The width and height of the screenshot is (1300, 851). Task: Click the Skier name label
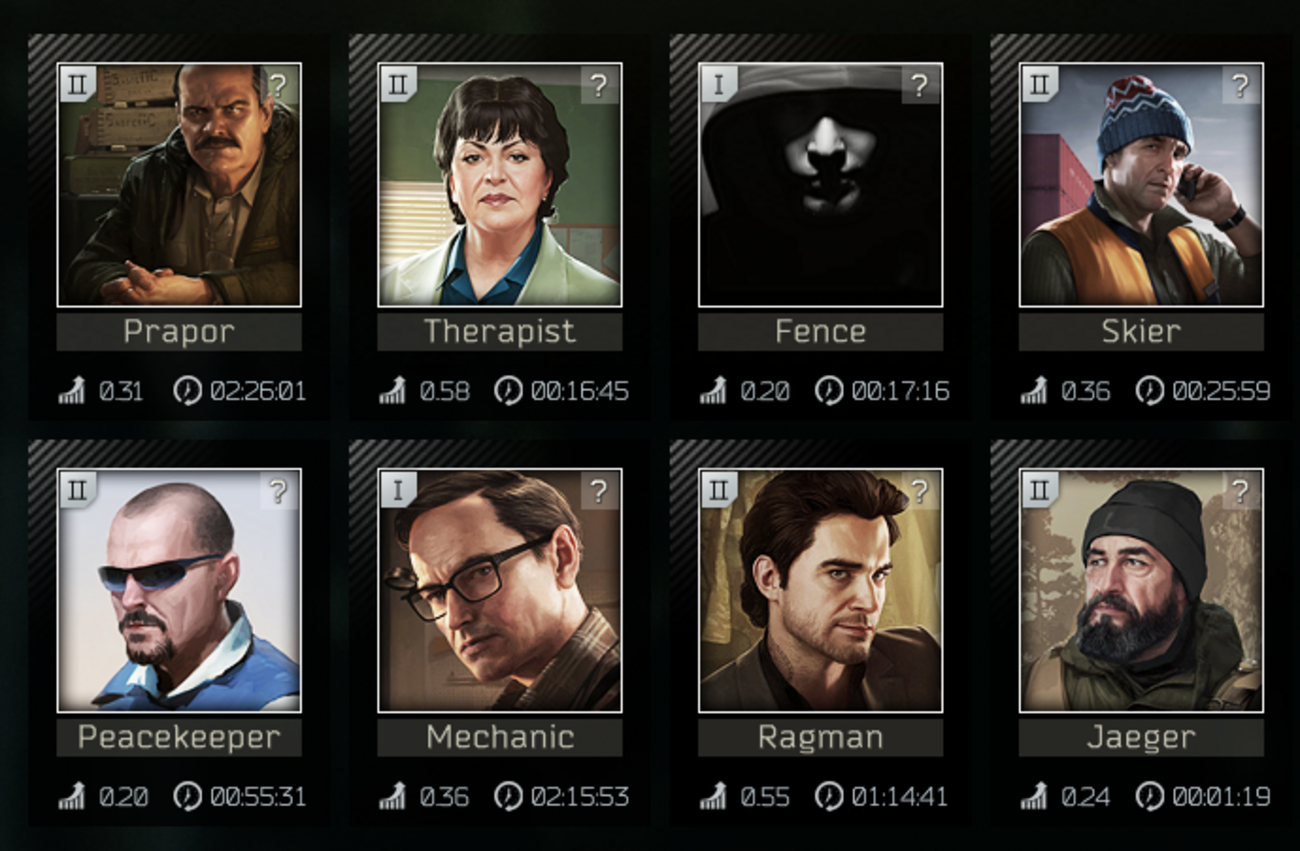pyautogui.click(x=1141, y=332)
